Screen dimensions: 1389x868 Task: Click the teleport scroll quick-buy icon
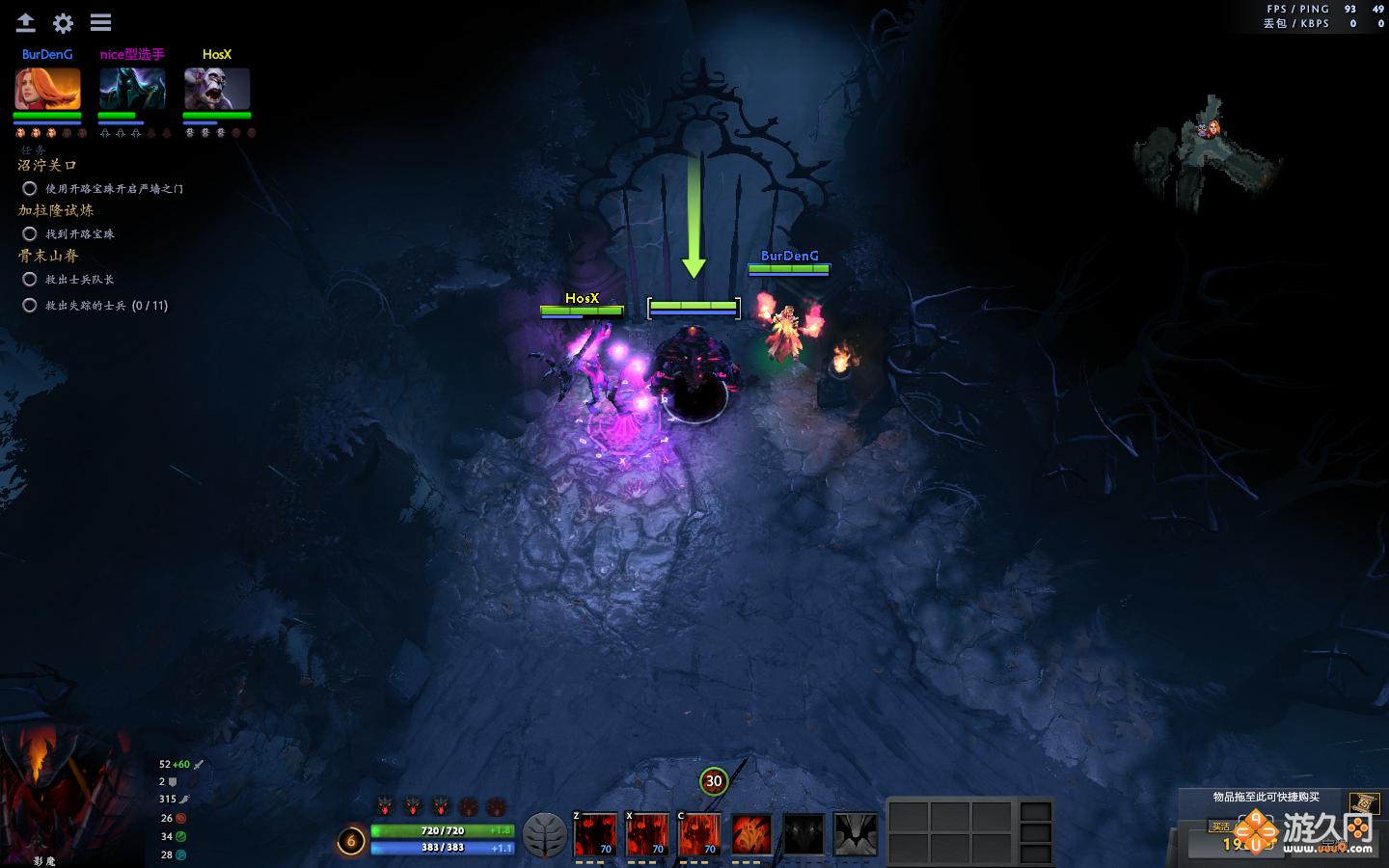tap(1361, 802)
